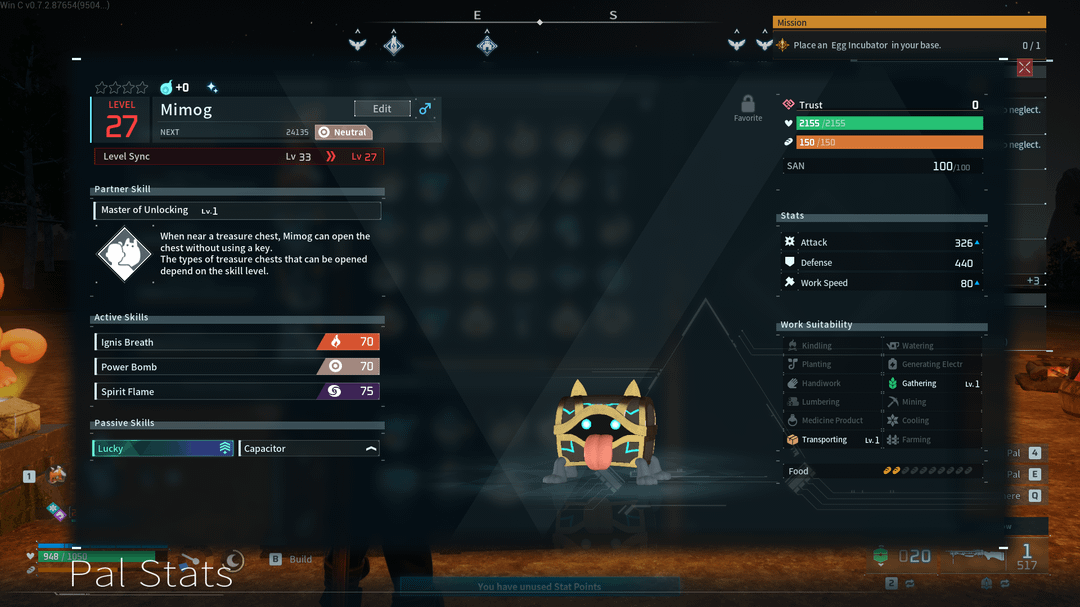Select the Spirit Flame active skill
This screenshot has width=1080, height=607.
(x=237, y=392)
